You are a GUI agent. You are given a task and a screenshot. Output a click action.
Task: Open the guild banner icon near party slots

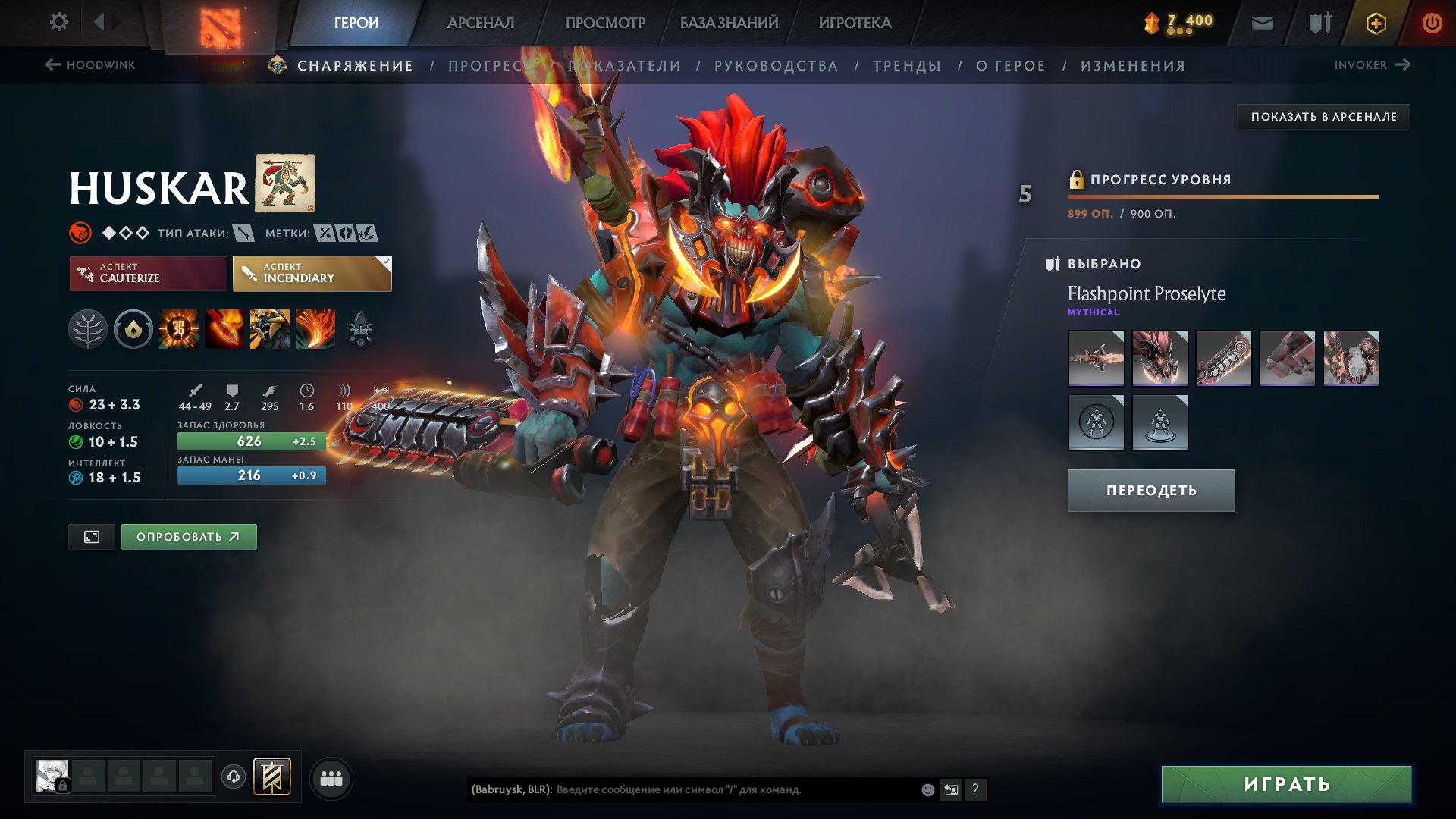point(275,777)
